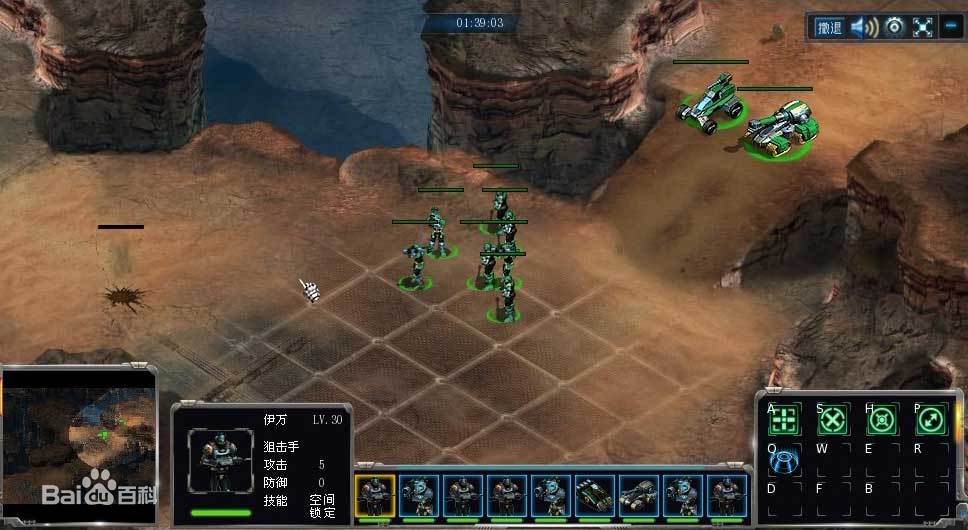Minimize the panel with the dash button
Image resolution: width=968 pixels, height=530 pixels.
[x=949, y=27]
